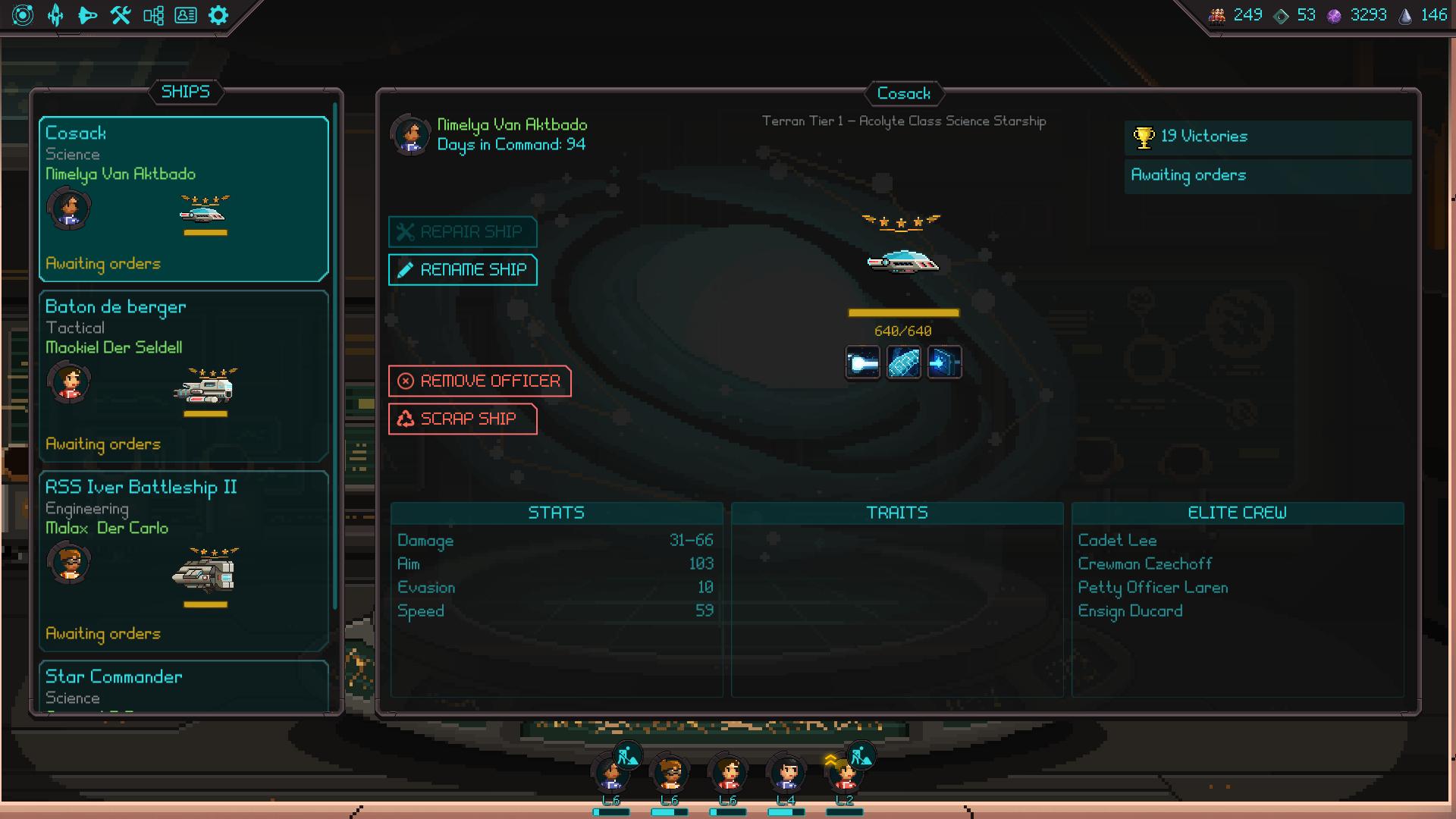Select the L2 officer with promotion chevrons
Screen dimensions: 1456x819
click(x=844, y=775)
